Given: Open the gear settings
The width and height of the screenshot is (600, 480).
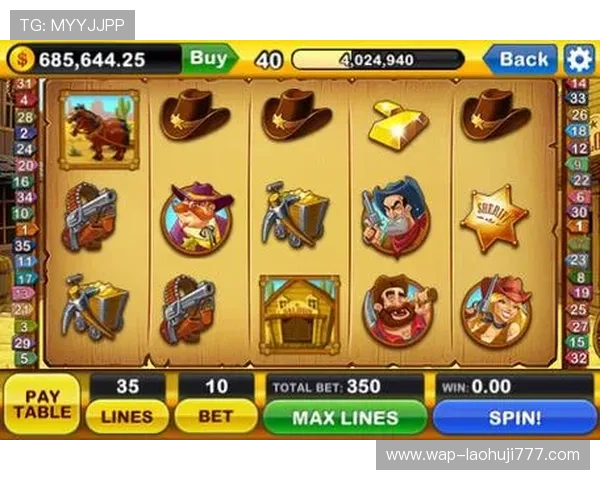Looking at the screenshot, I should (x=579, y=59).
